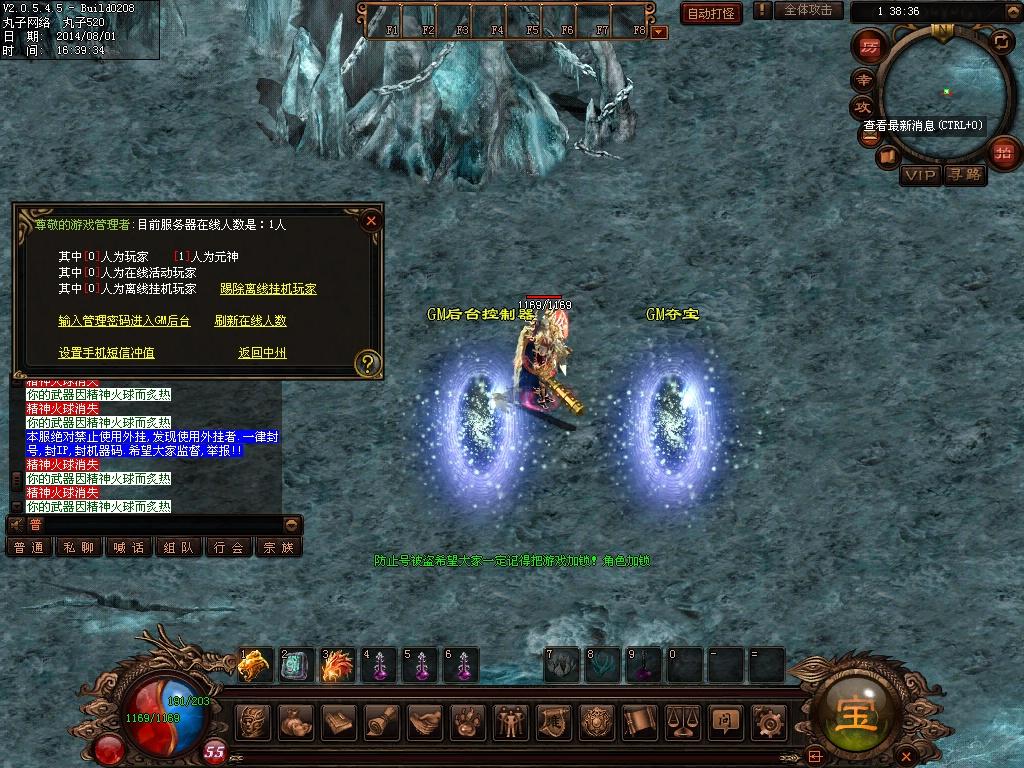
Task: Click the 踢除离线挂机玩家 link
Action: [268, 289]
